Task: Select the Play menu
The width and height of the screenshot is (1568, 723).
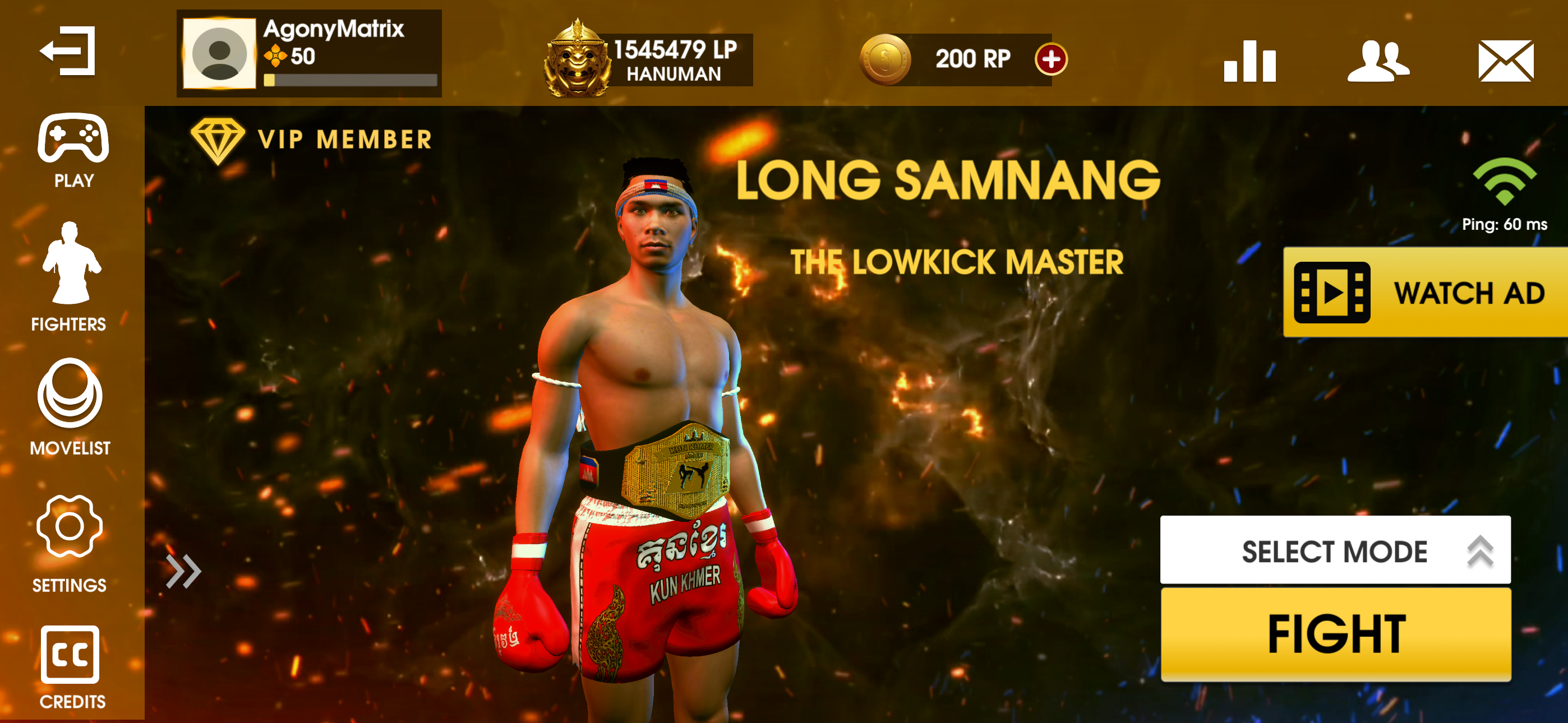Action: point(73,150)
